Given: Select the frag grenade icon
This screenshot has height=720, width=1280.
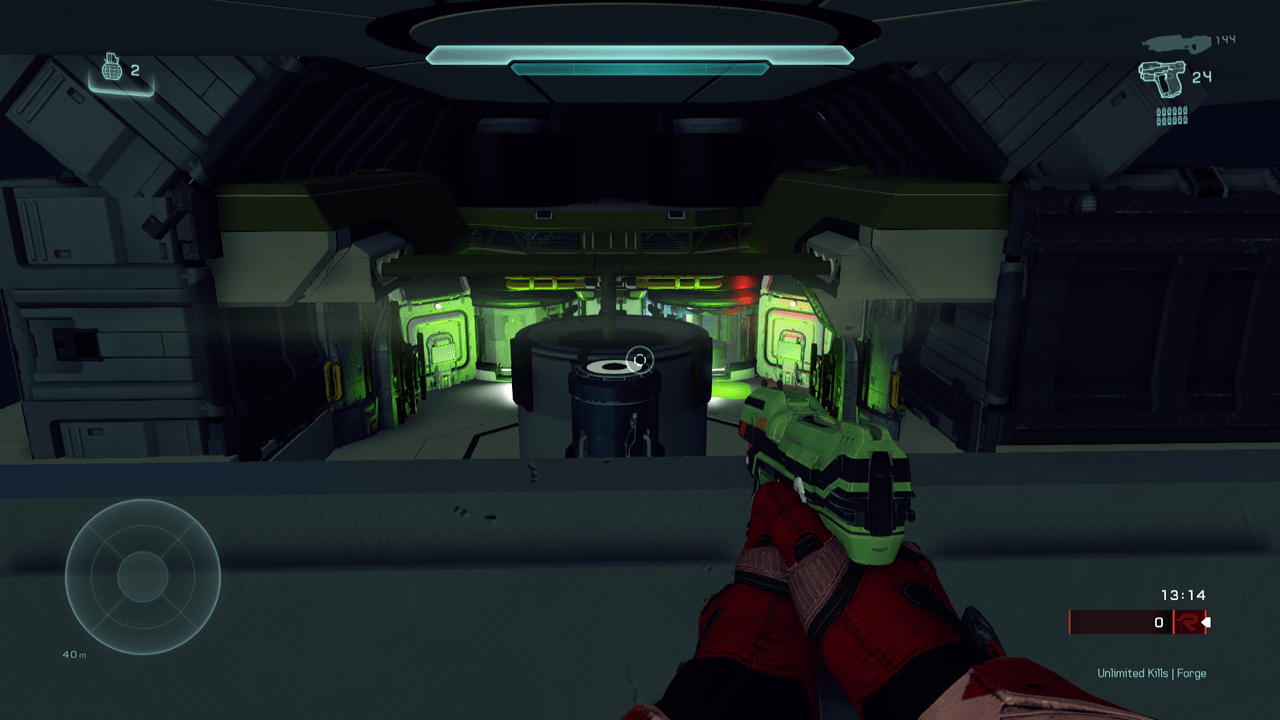Looking at the screenshot, I should (113, 70).
